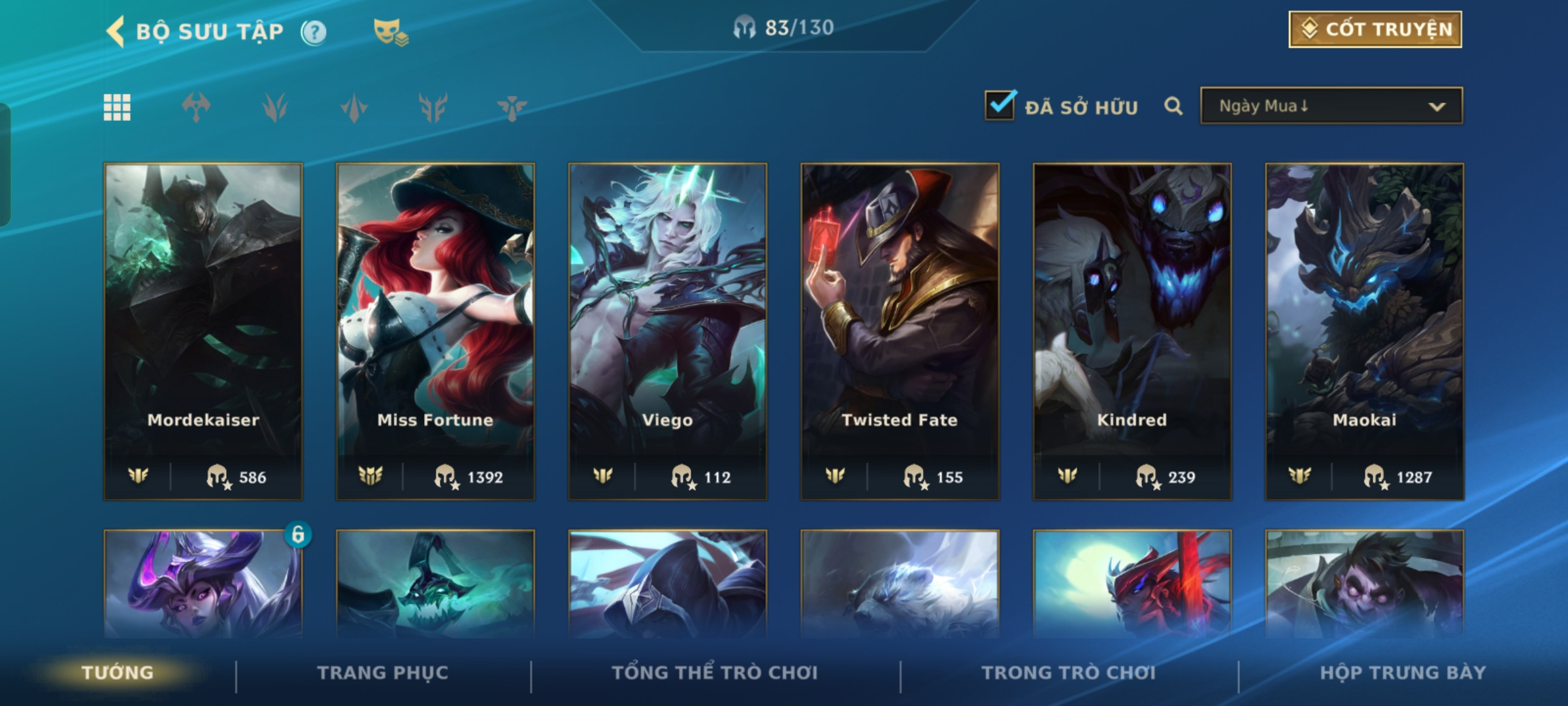Screen dimensions: 1568x706
Task: Go back from the Bộ Sưu Tập screen
Action: [x=116, y=31]
